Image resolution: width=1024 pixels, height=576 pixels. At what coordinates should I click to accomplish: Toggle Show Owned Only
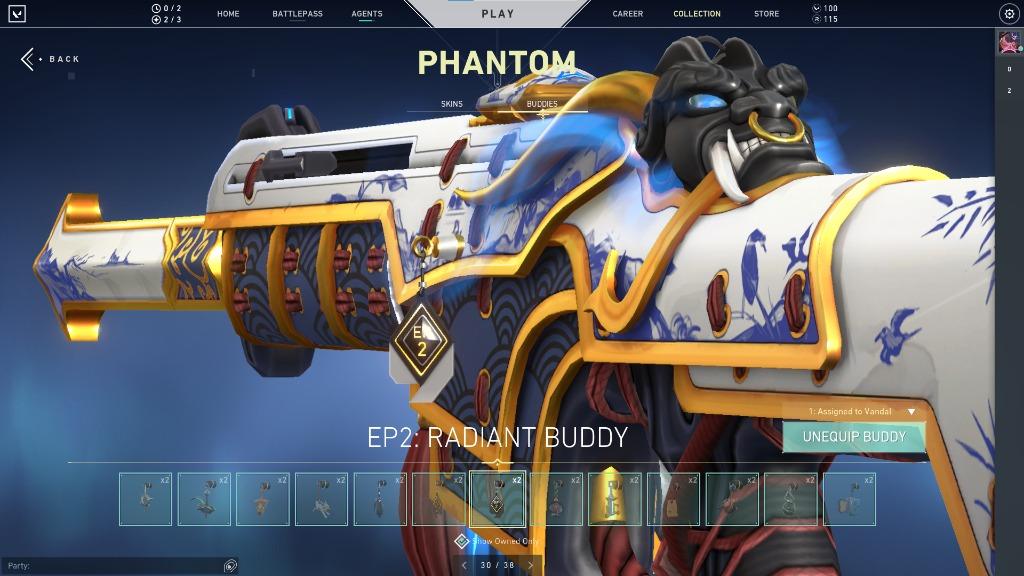(462, 541)
